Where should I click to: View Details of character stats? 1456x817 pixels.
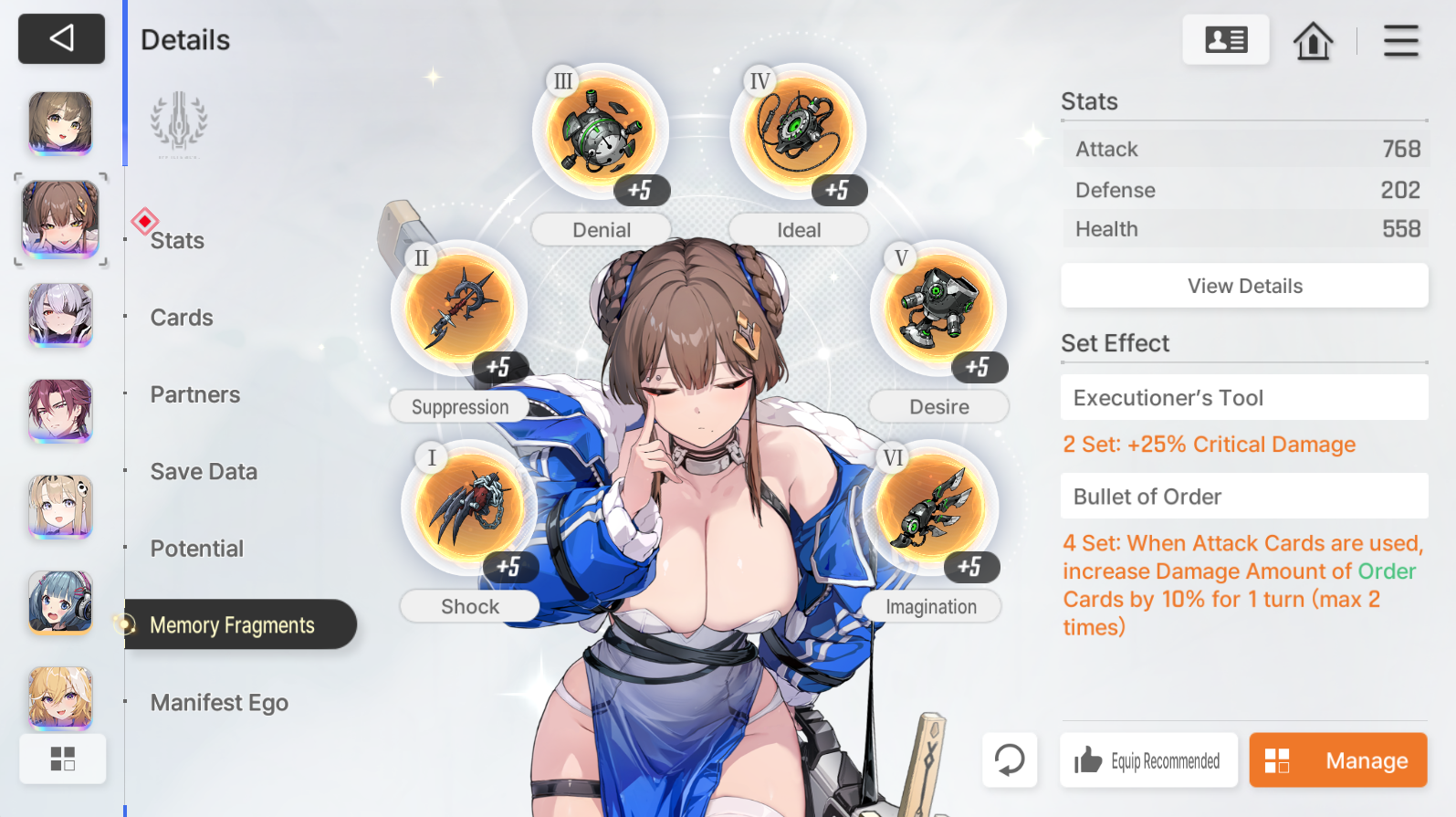[x=1244, y=286]
